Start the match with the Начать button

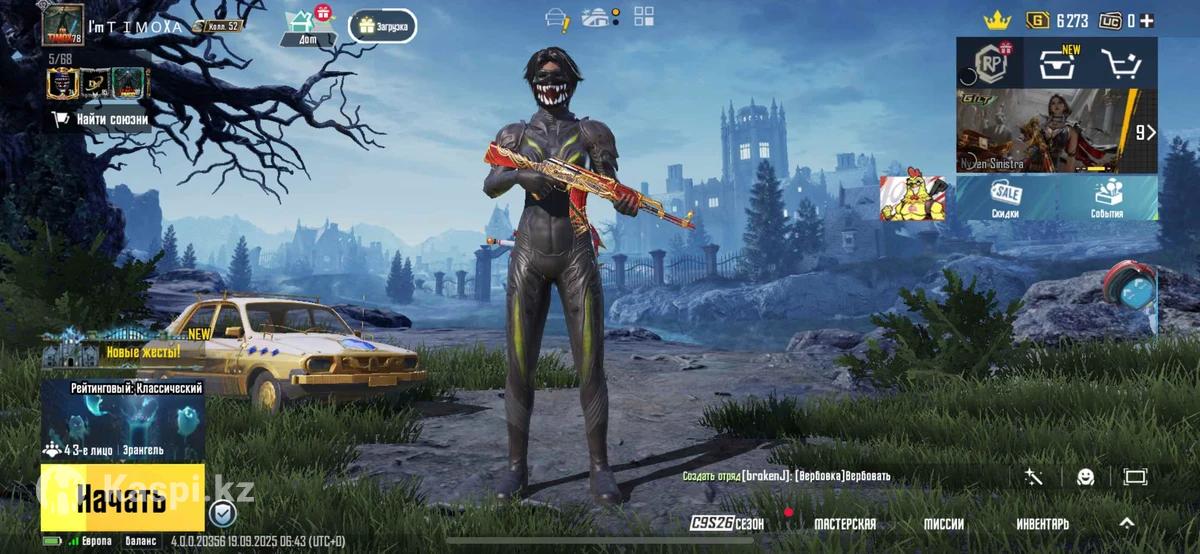pos(122,497)
